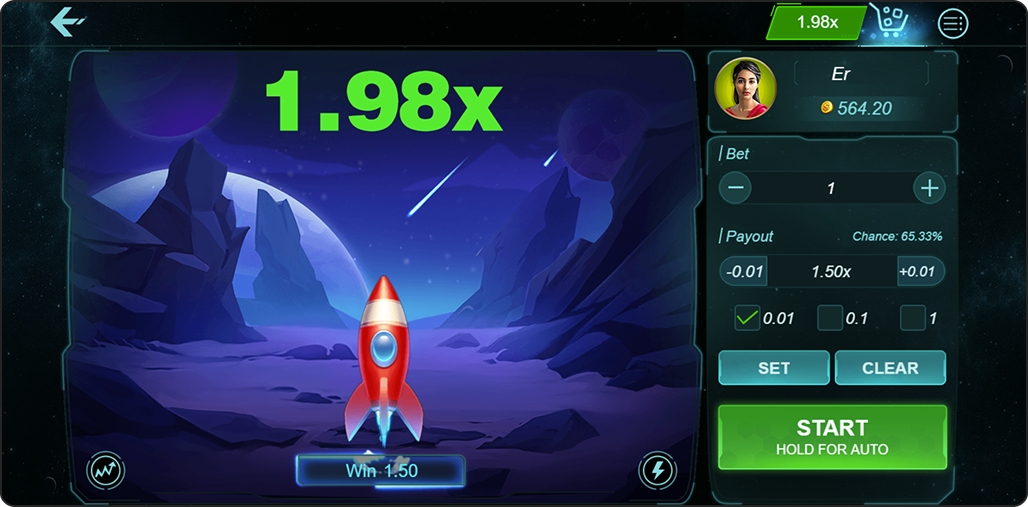This screenshot has width=1028, height=507.
Task: Decrease the bet with the minus button
Action: (x=736, y=188)
